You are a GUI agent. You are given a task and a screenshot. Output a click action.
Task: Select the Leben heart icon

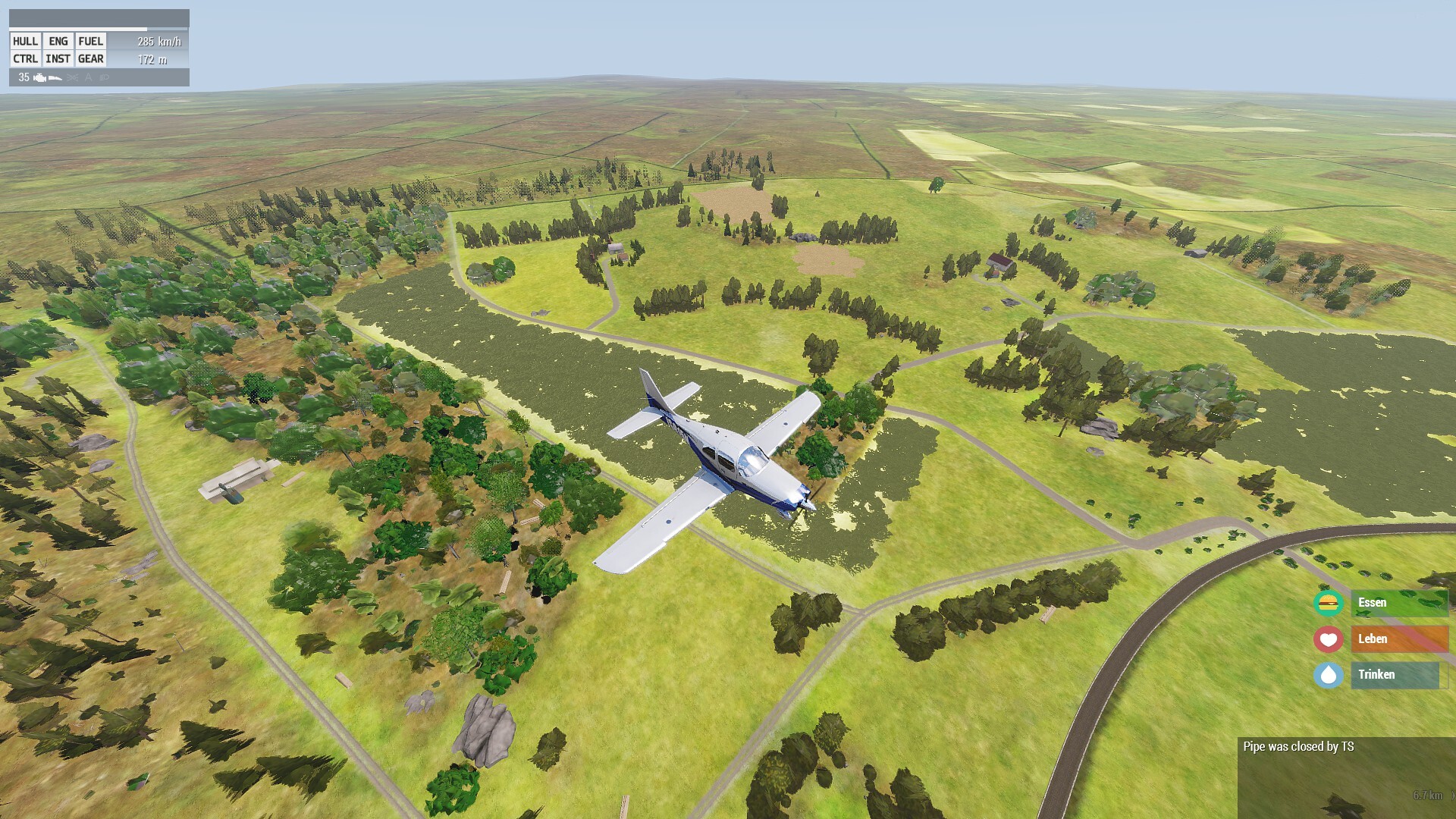(x=1328, y=639)
